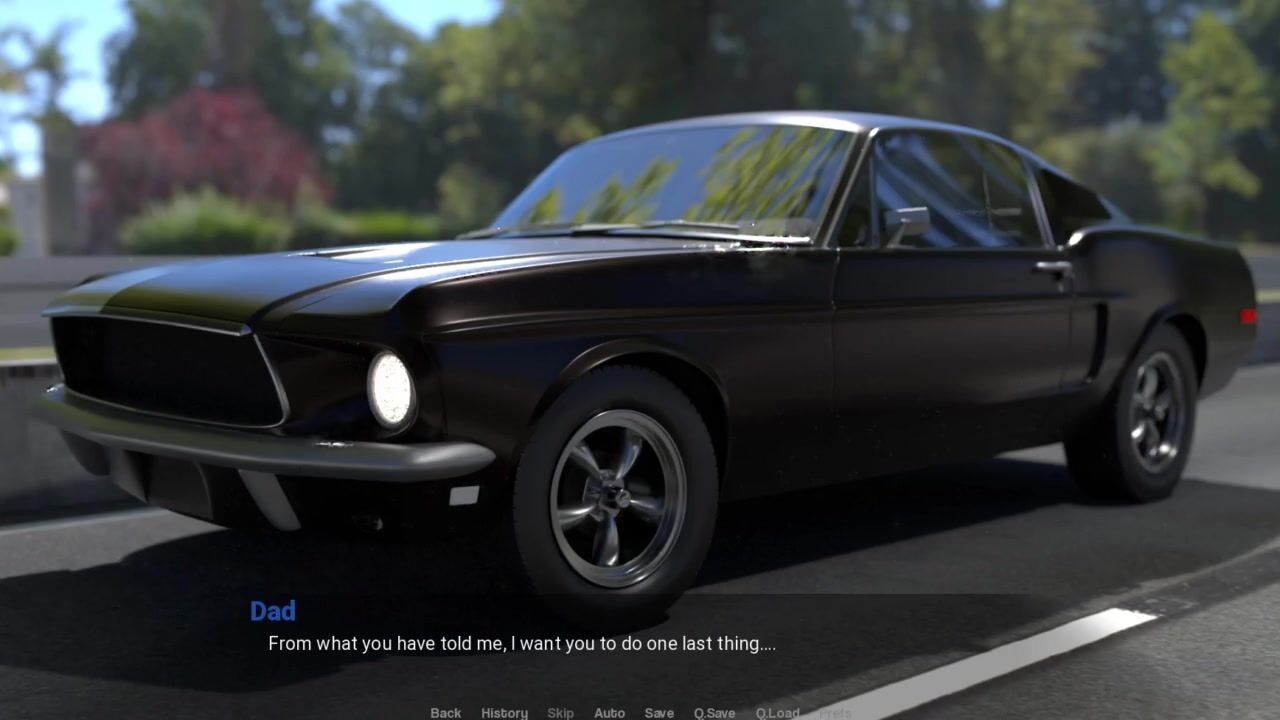Quick load with Q.Load

[x=777, y=713]
